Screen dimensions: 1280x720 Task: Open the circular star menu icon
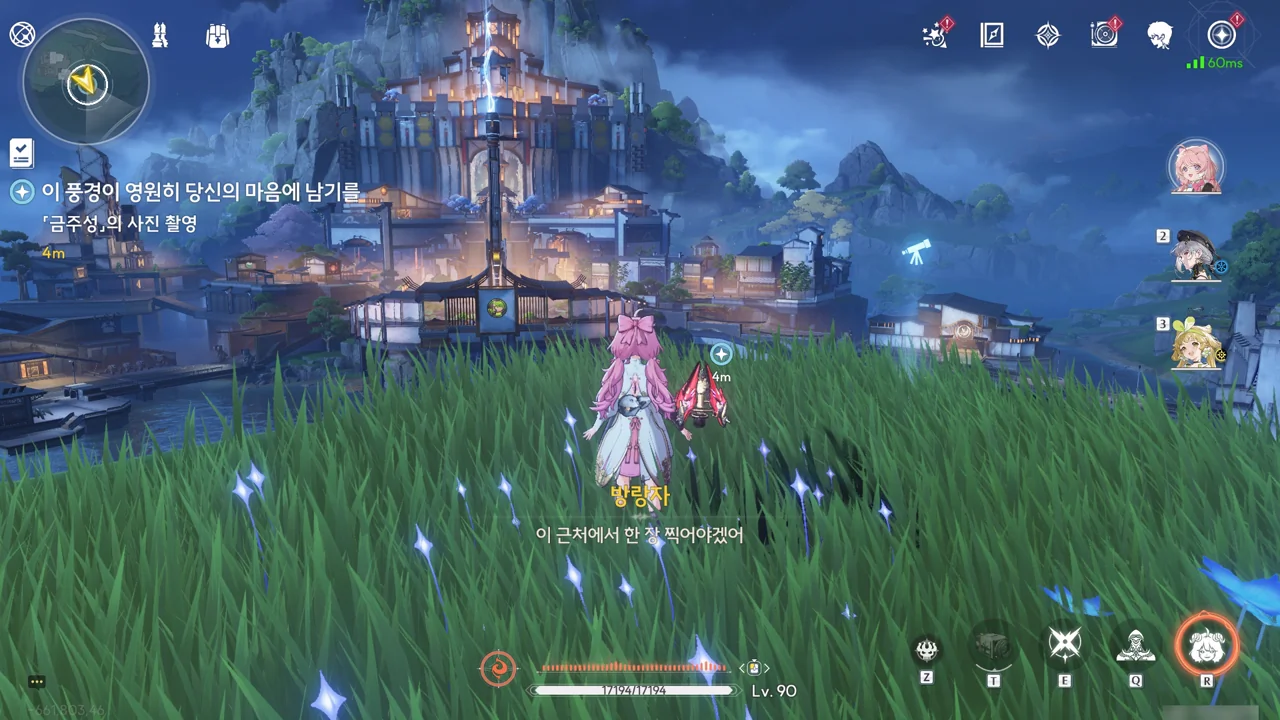[1221, 36]
